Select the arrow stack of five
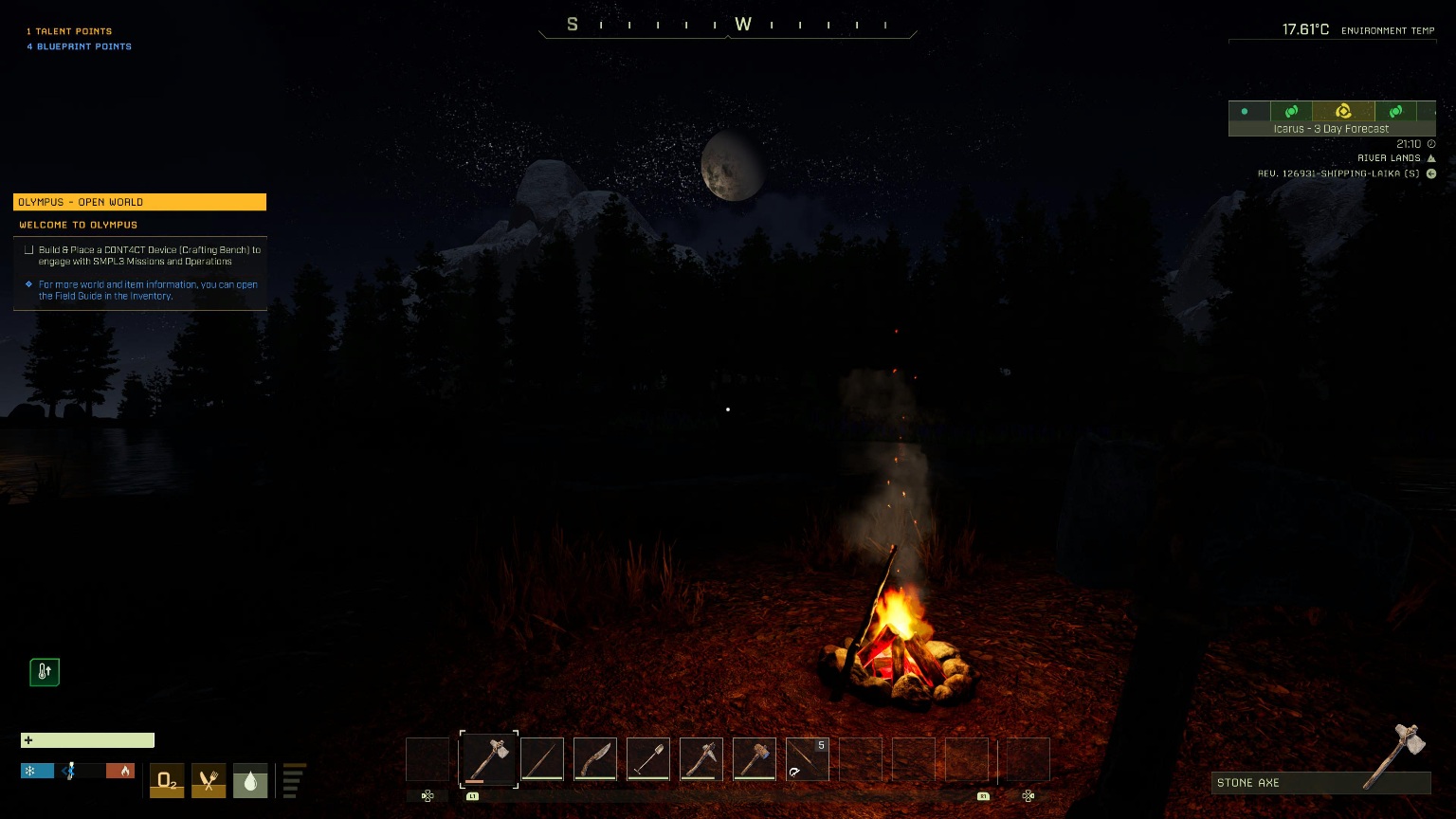 point(808,759)
